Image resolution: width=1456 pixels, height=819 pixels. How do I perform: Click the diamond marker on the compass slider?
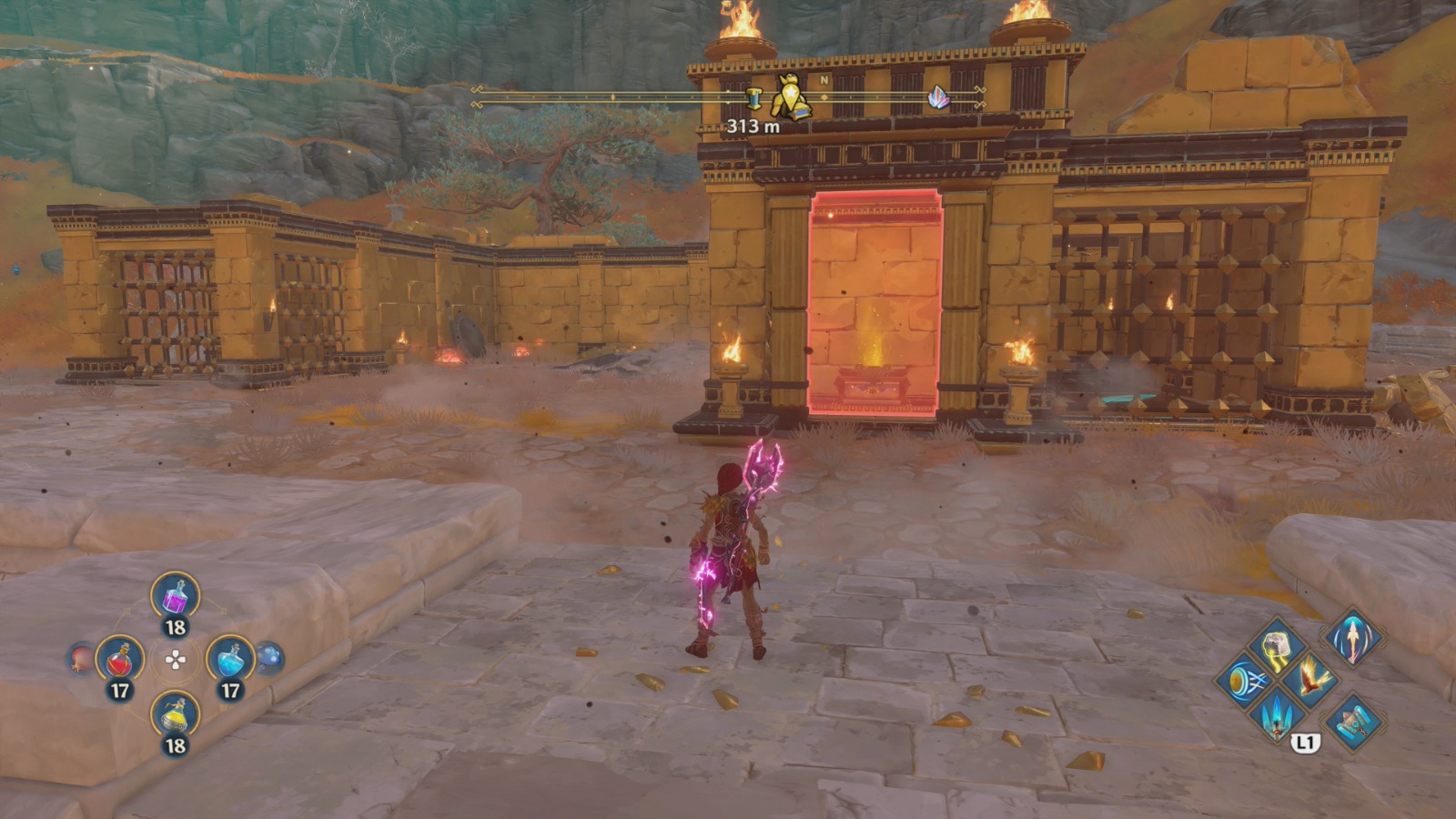(x=824, y=96)
